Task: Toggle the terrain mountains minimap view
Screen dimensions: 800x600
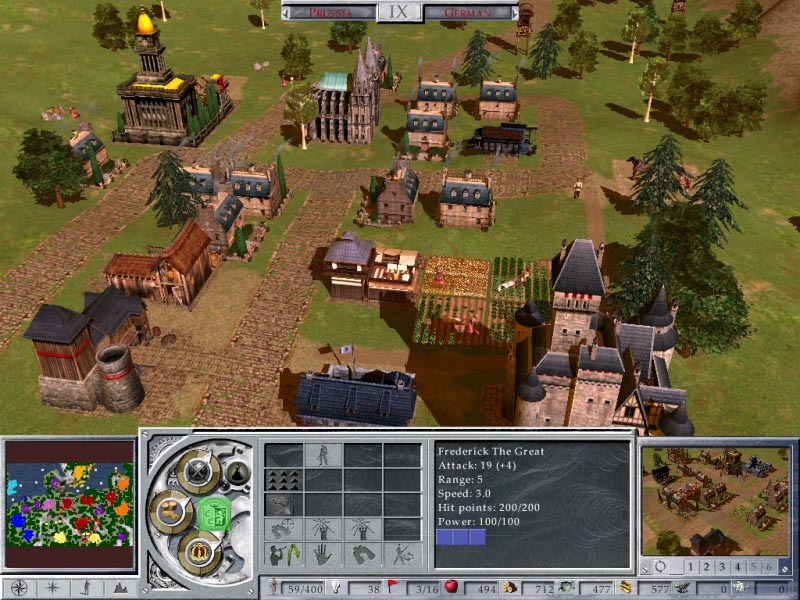Action: 121,587
